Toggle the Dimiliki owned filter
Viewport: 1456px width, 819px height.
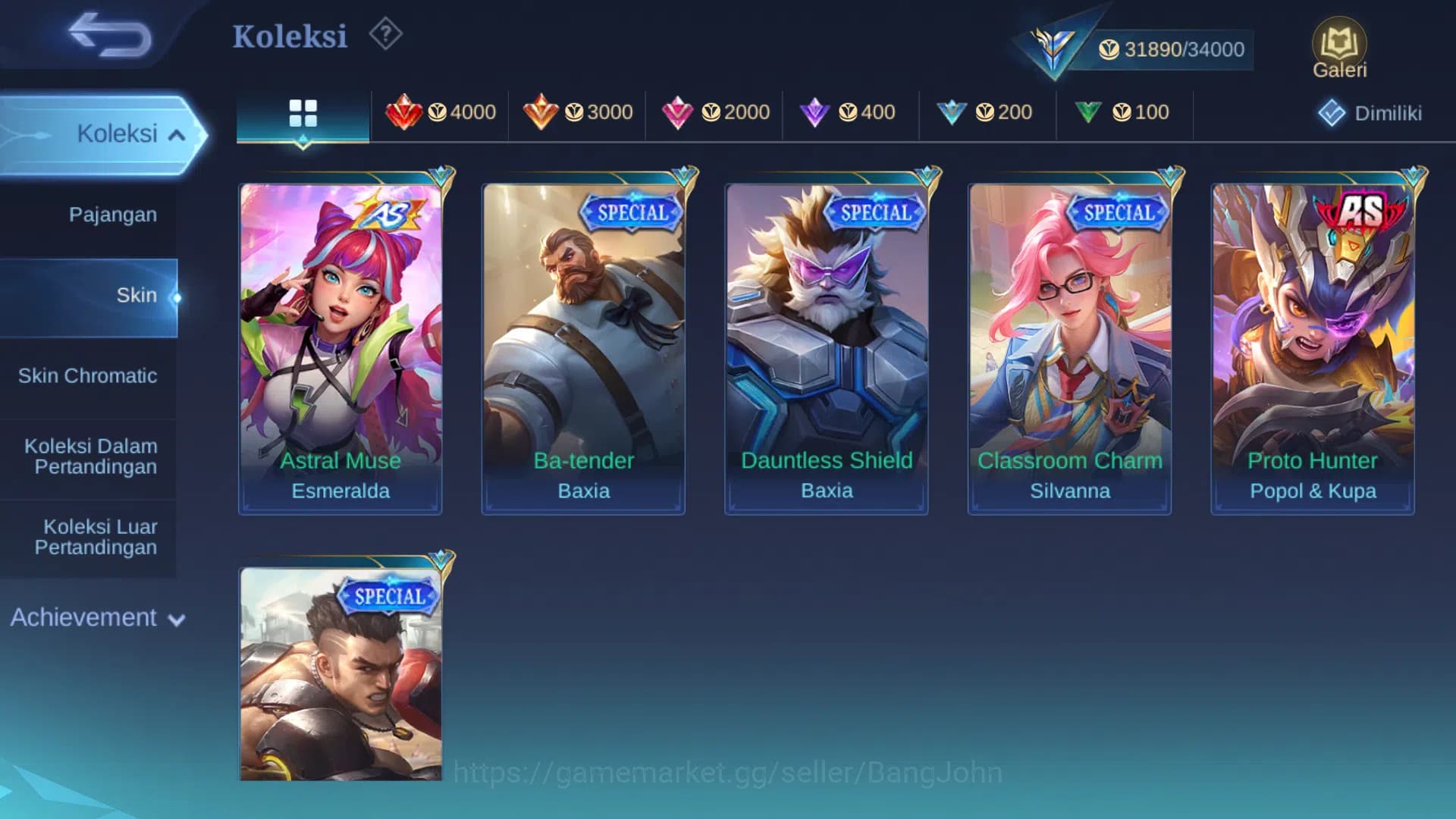(x=1369, y=112)
